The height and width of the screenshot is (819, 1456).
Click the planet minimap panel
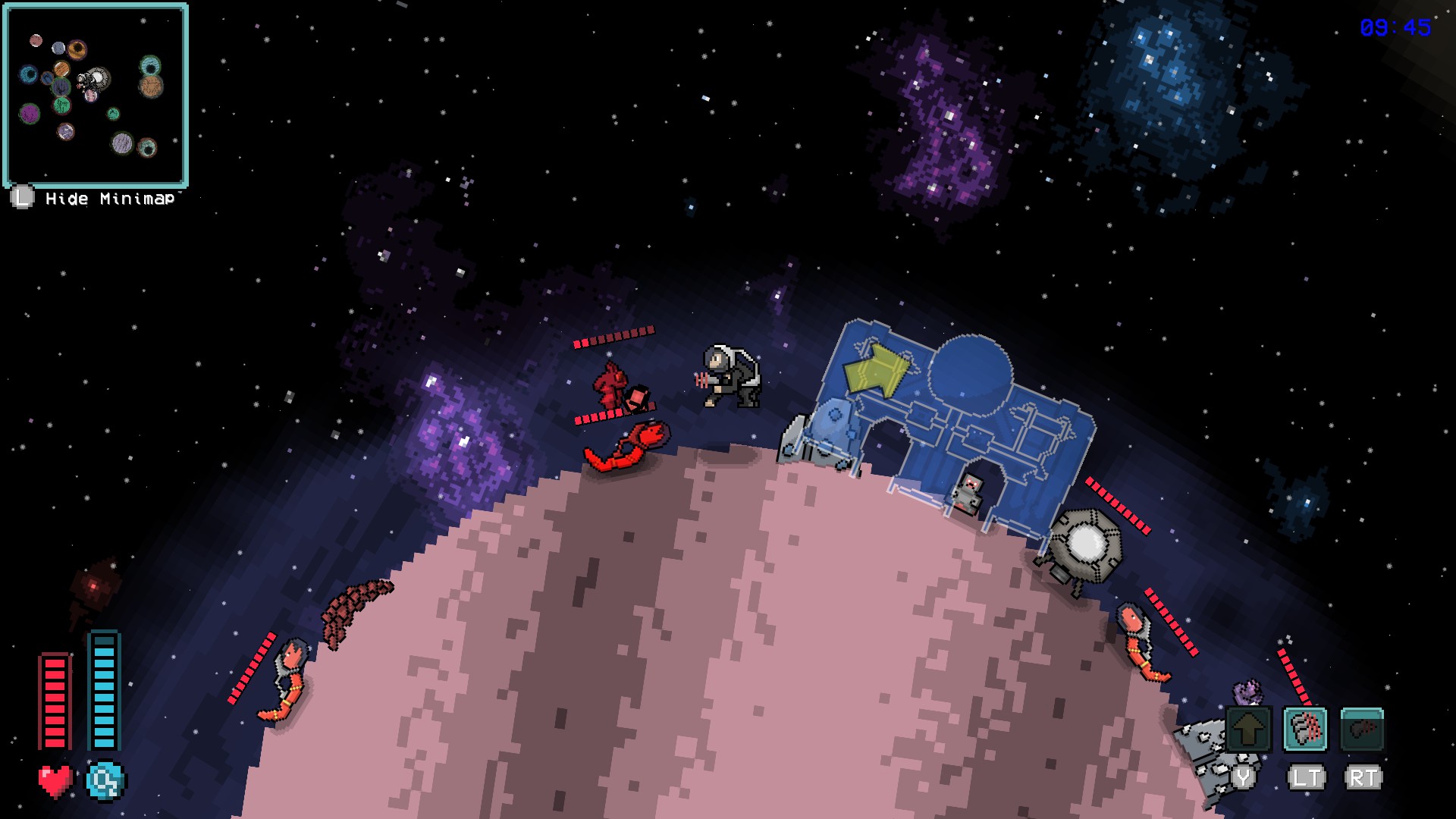(96, 96)
